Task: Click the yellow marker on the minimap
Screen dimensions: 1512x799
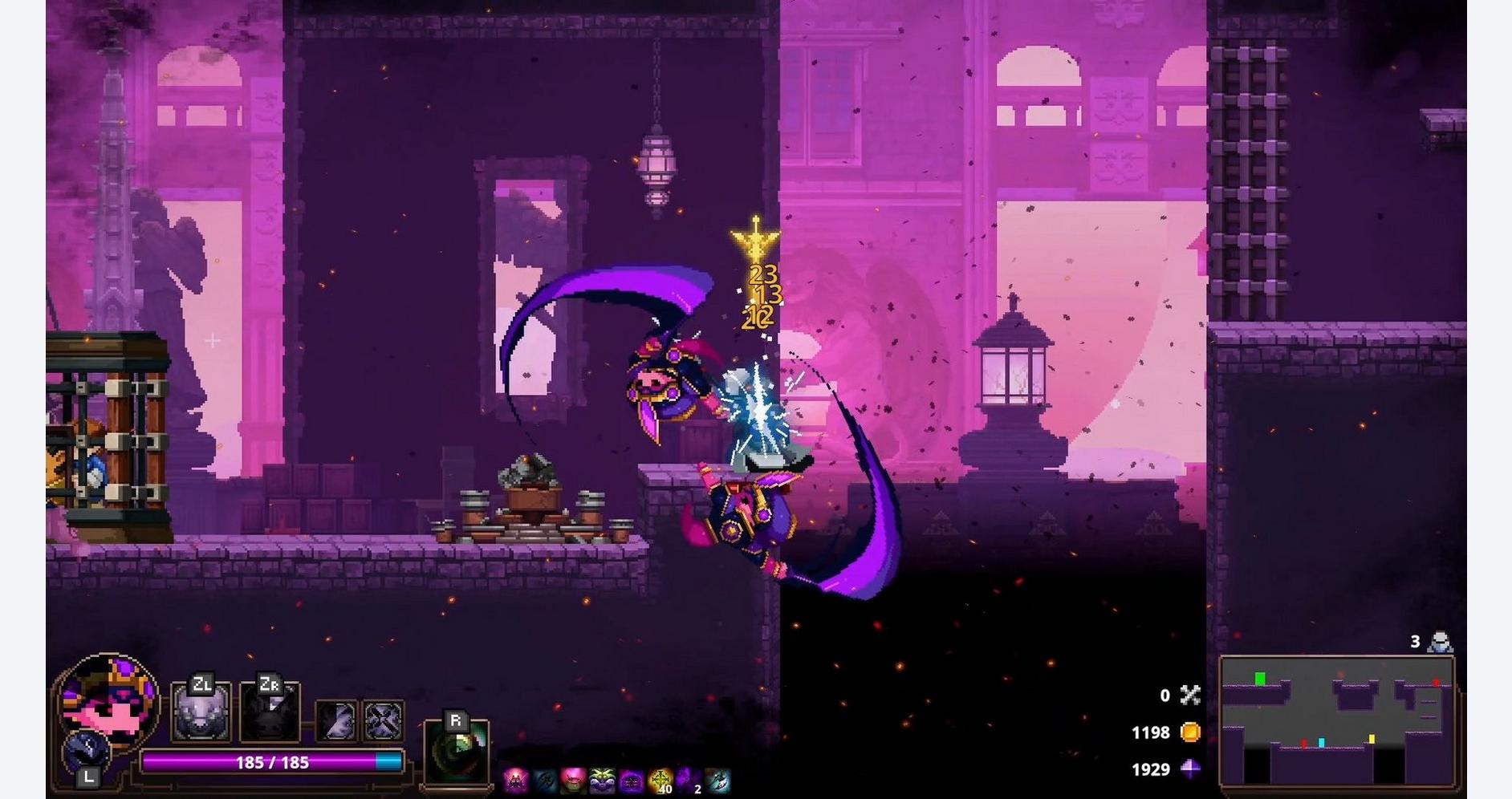Action: point(1372,739)
